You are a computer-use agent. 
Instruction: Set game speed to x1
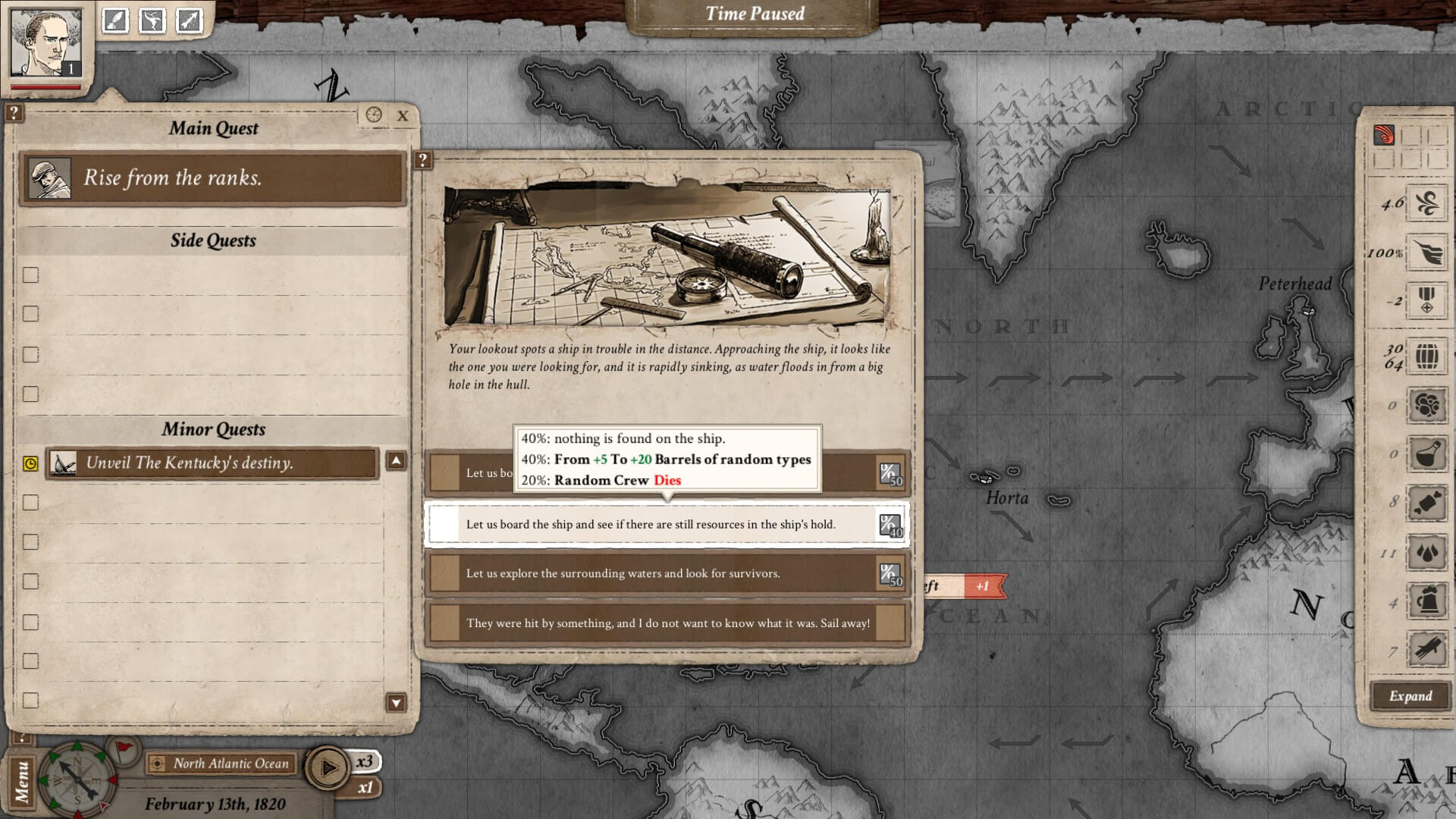(366, 788)
